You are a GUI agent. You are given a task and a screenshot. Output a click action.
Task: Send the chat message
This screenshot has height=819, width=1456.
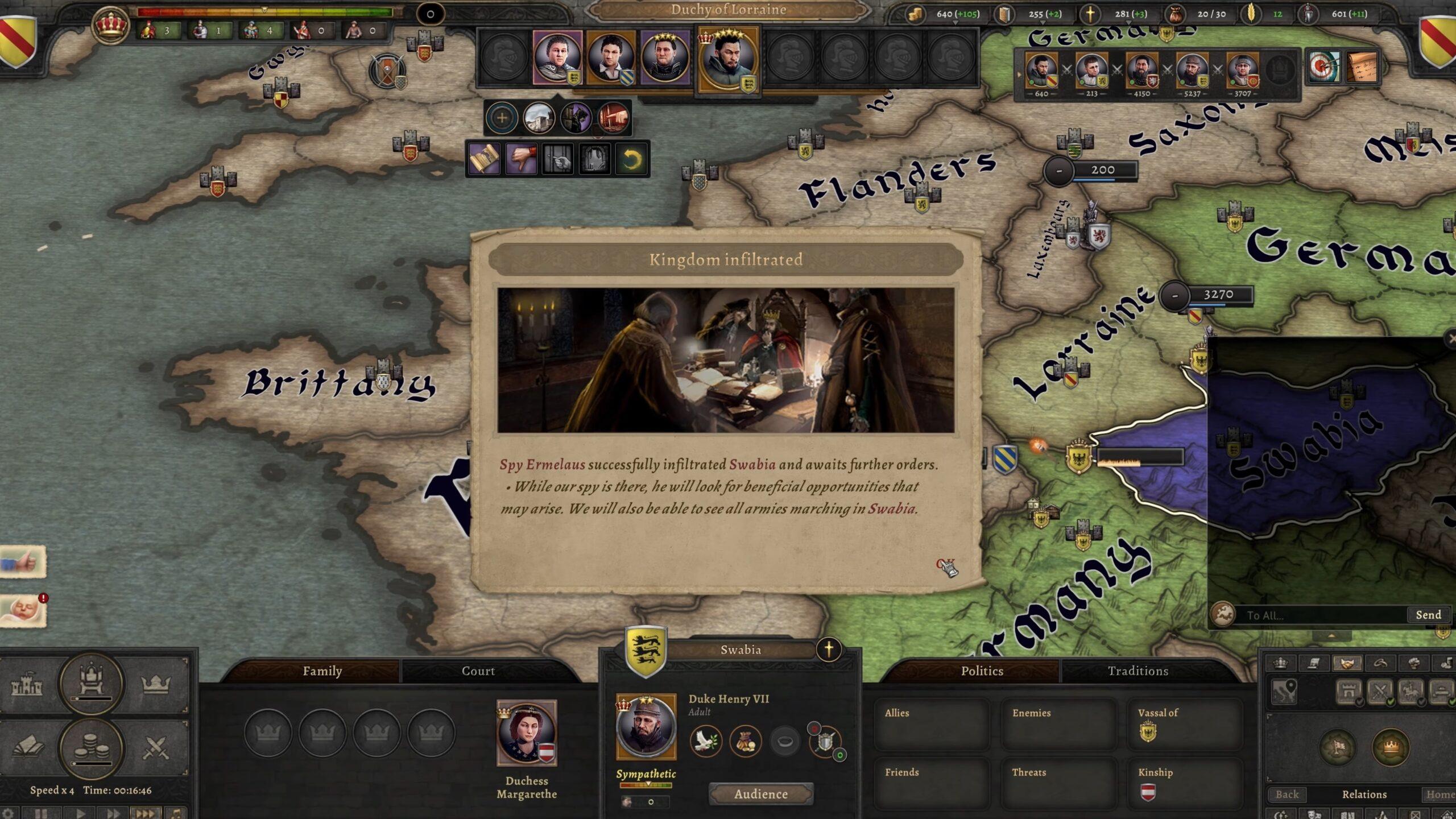[x=1428, y=615]
